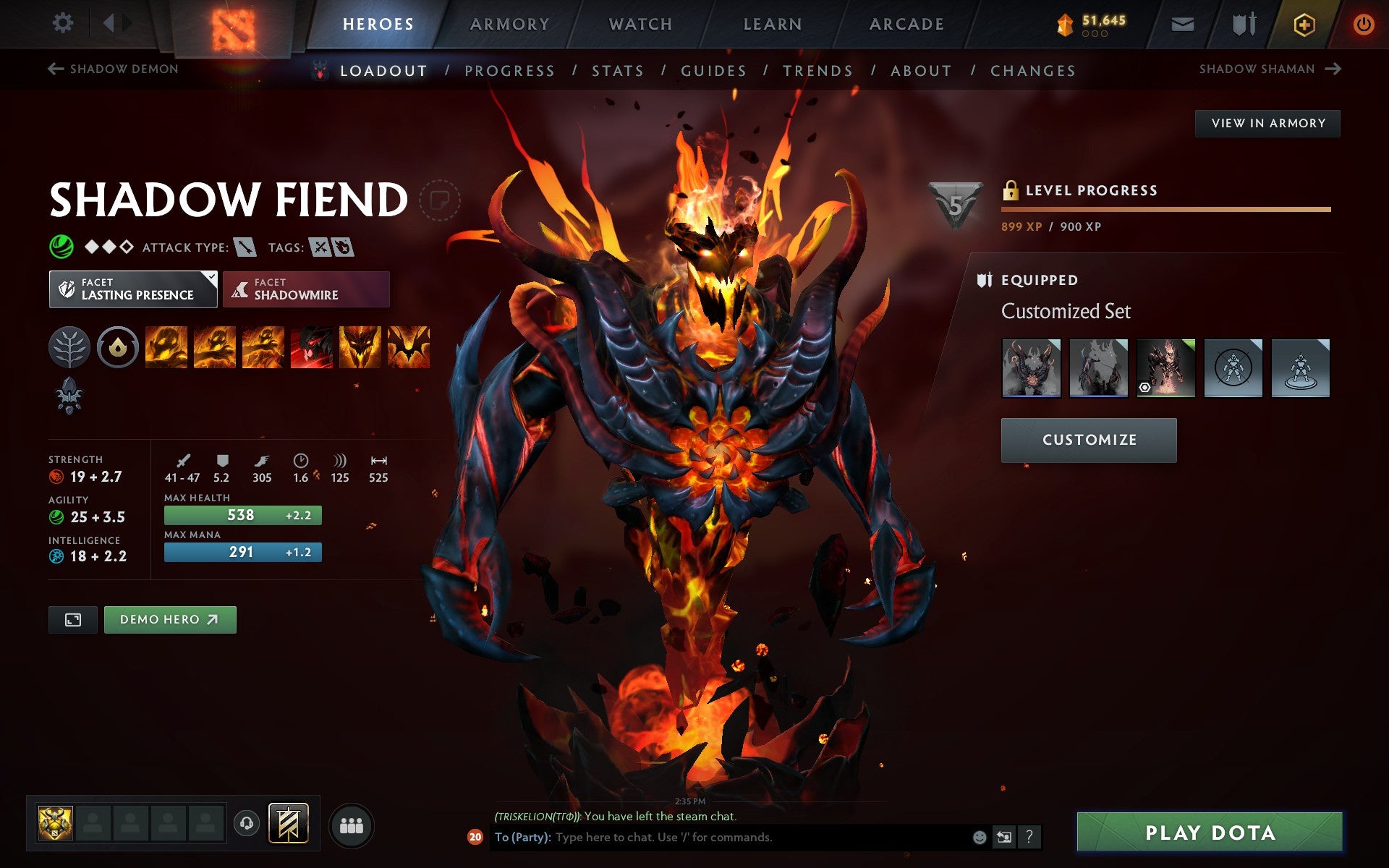Toggle talent tree icon
This screenshot has width=1389, height=868.
[69, 347]
